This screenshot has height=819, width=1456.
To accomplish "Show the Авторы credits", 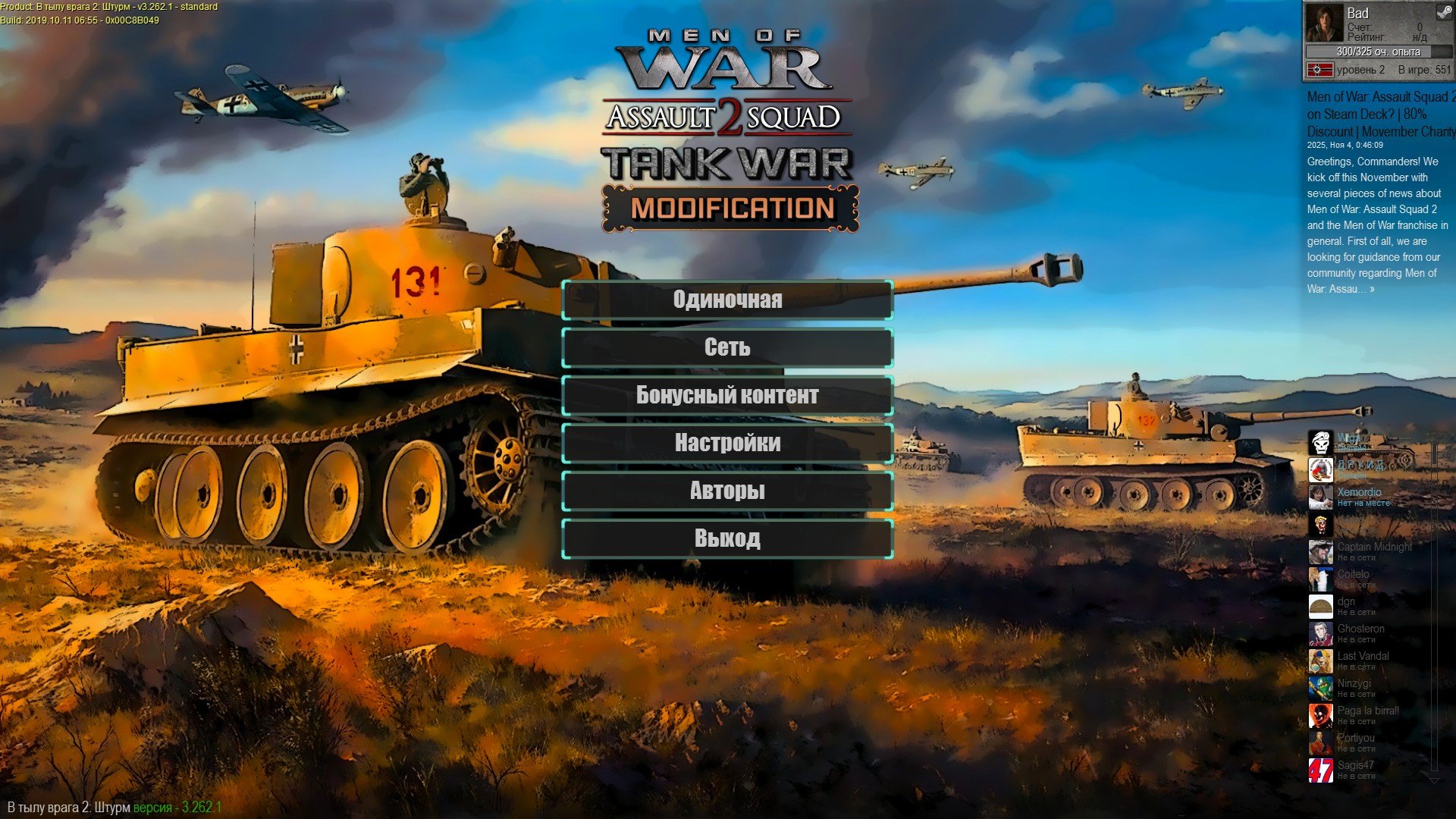I will [727, 491].
